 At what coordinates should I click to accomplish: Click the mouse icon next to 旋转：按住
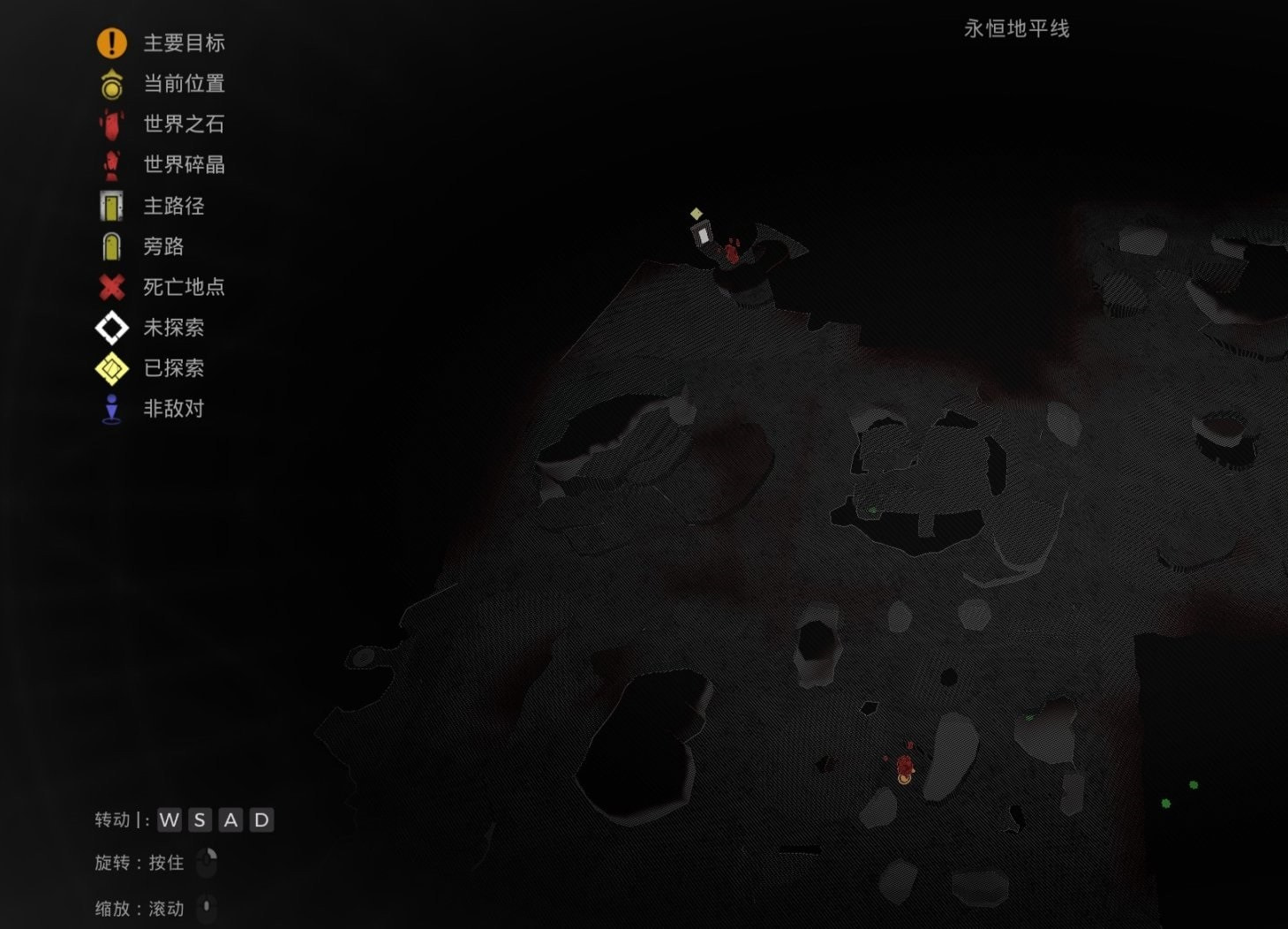point(208,863)
